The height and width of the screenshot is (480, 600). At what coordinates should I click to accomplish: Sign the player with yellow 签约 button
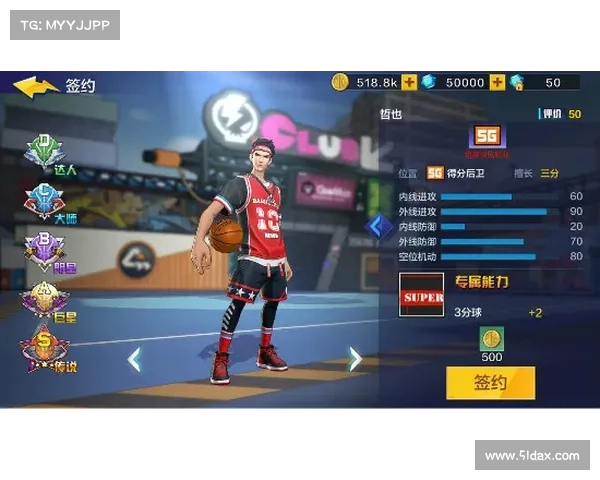click(490, 382)
